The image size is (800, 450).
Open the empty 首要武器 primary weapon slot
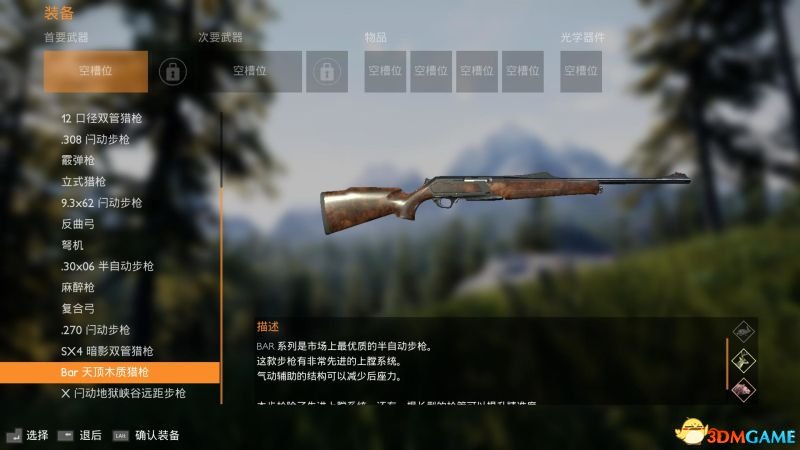click(96, 71)
